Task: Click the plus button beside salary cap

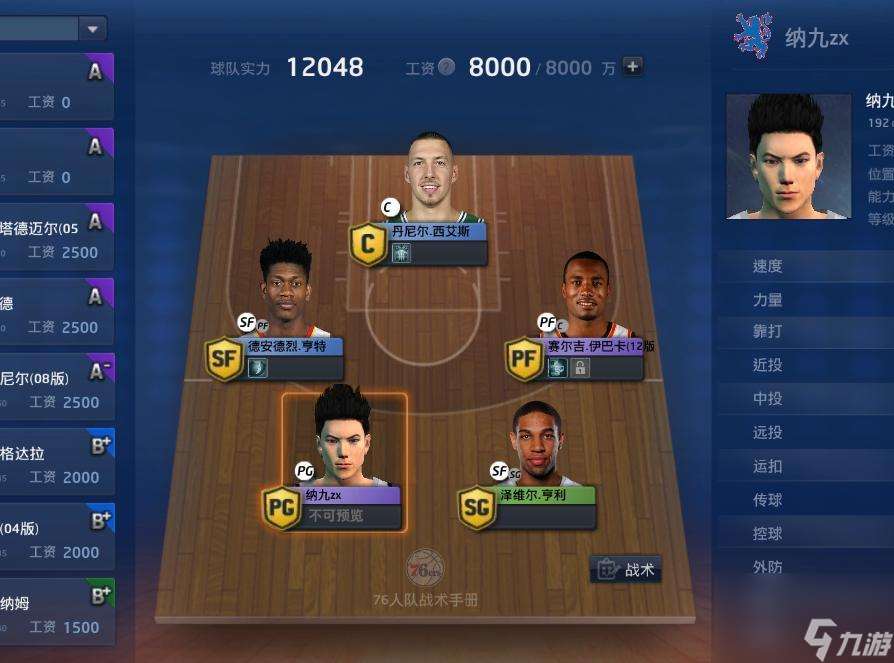Action: click(632, 67)
